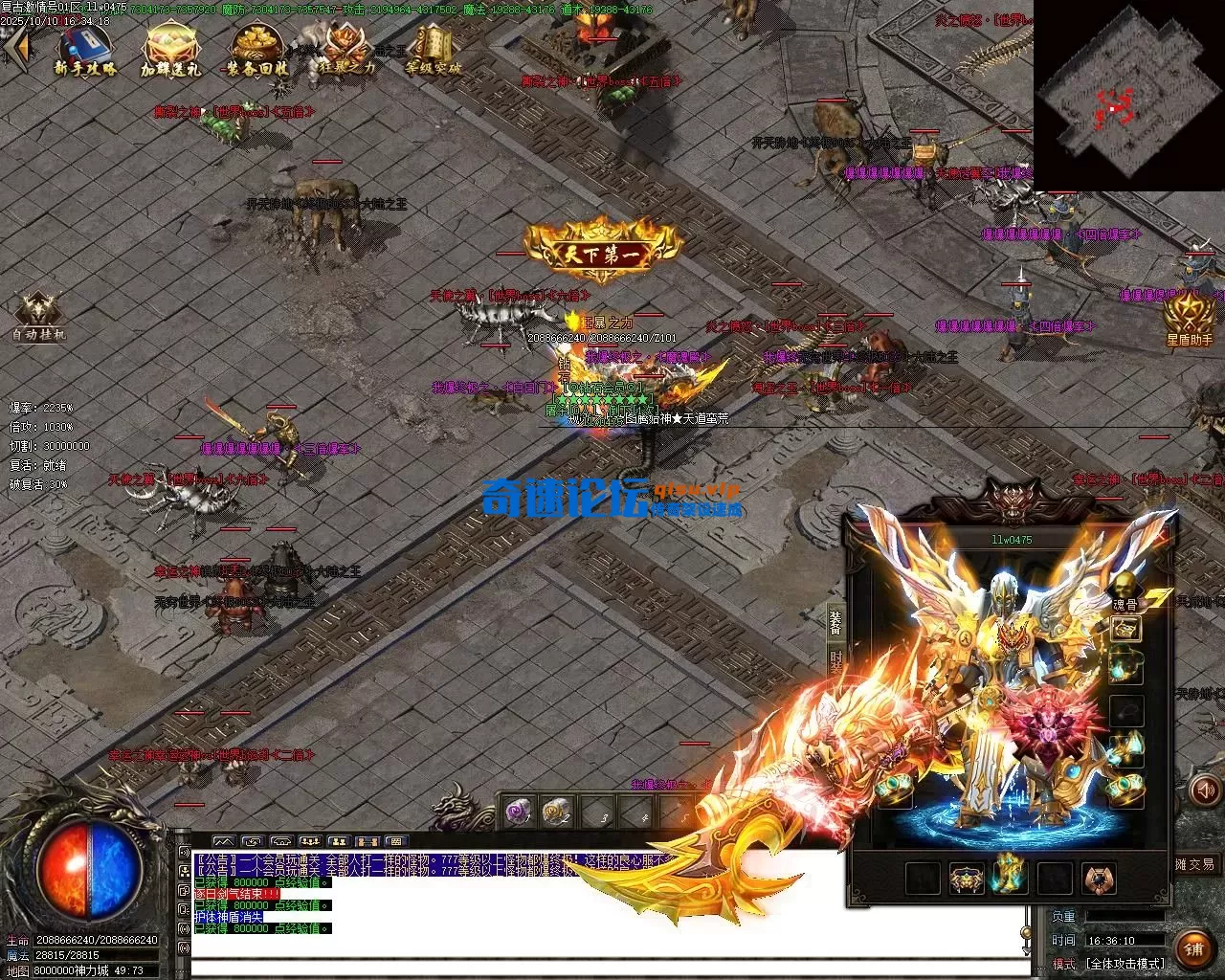Use the golden scroll in hotbar slot 2
Screen dimensions: 1225x980
tap(557, 813)
